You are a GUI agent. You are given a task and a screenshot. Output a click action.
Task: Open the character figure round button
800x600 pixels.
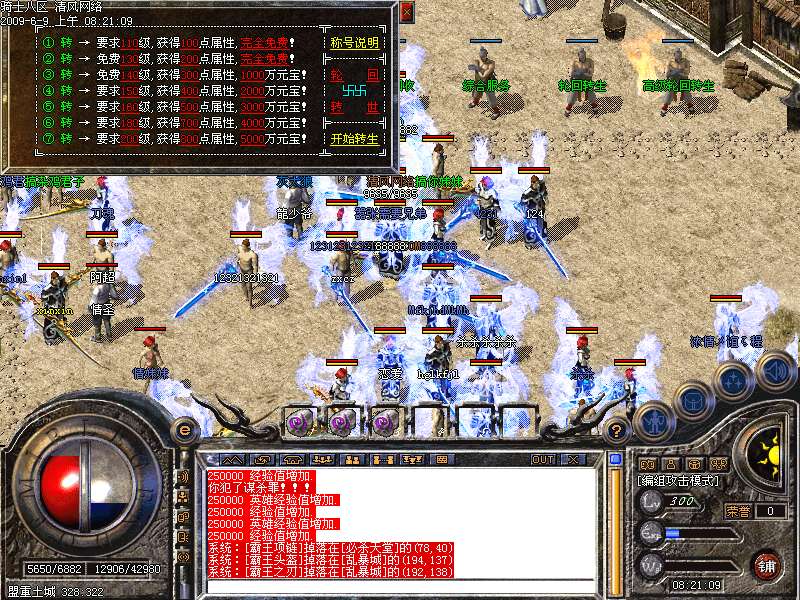click(655, 420)
